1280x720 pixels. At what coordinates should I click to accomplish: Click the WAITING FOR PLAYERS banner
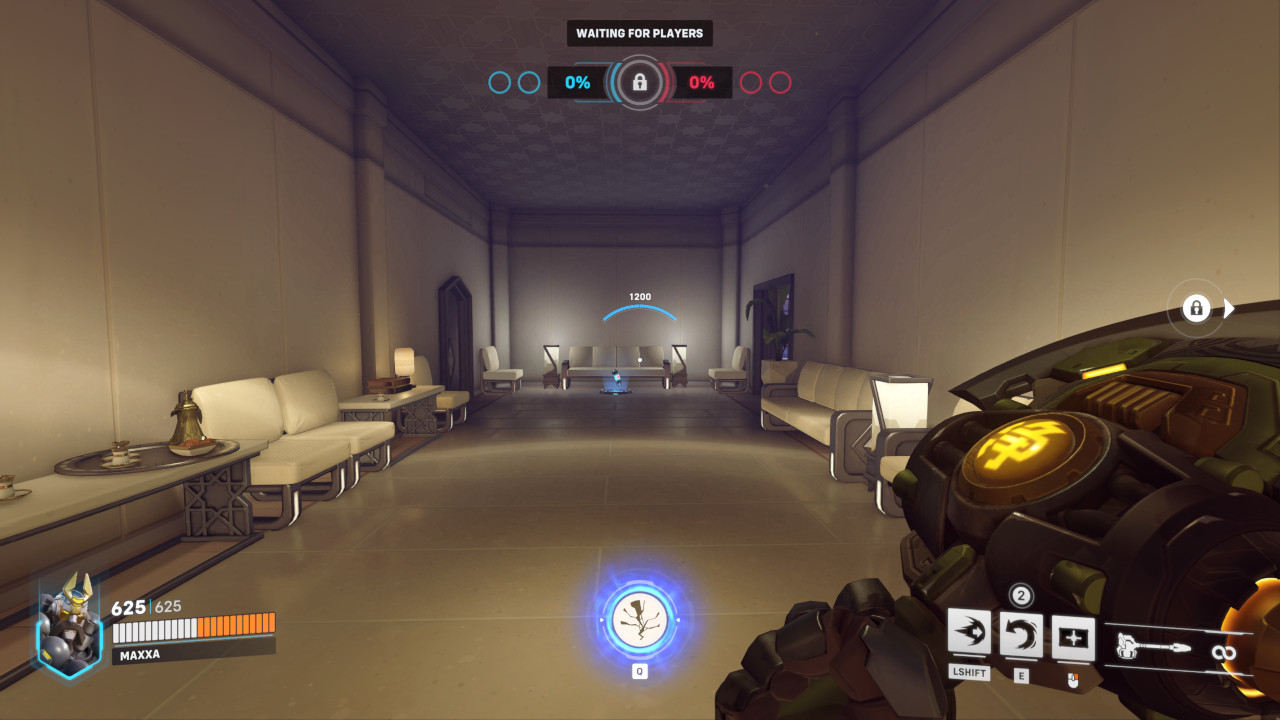(x=638, y=32)
